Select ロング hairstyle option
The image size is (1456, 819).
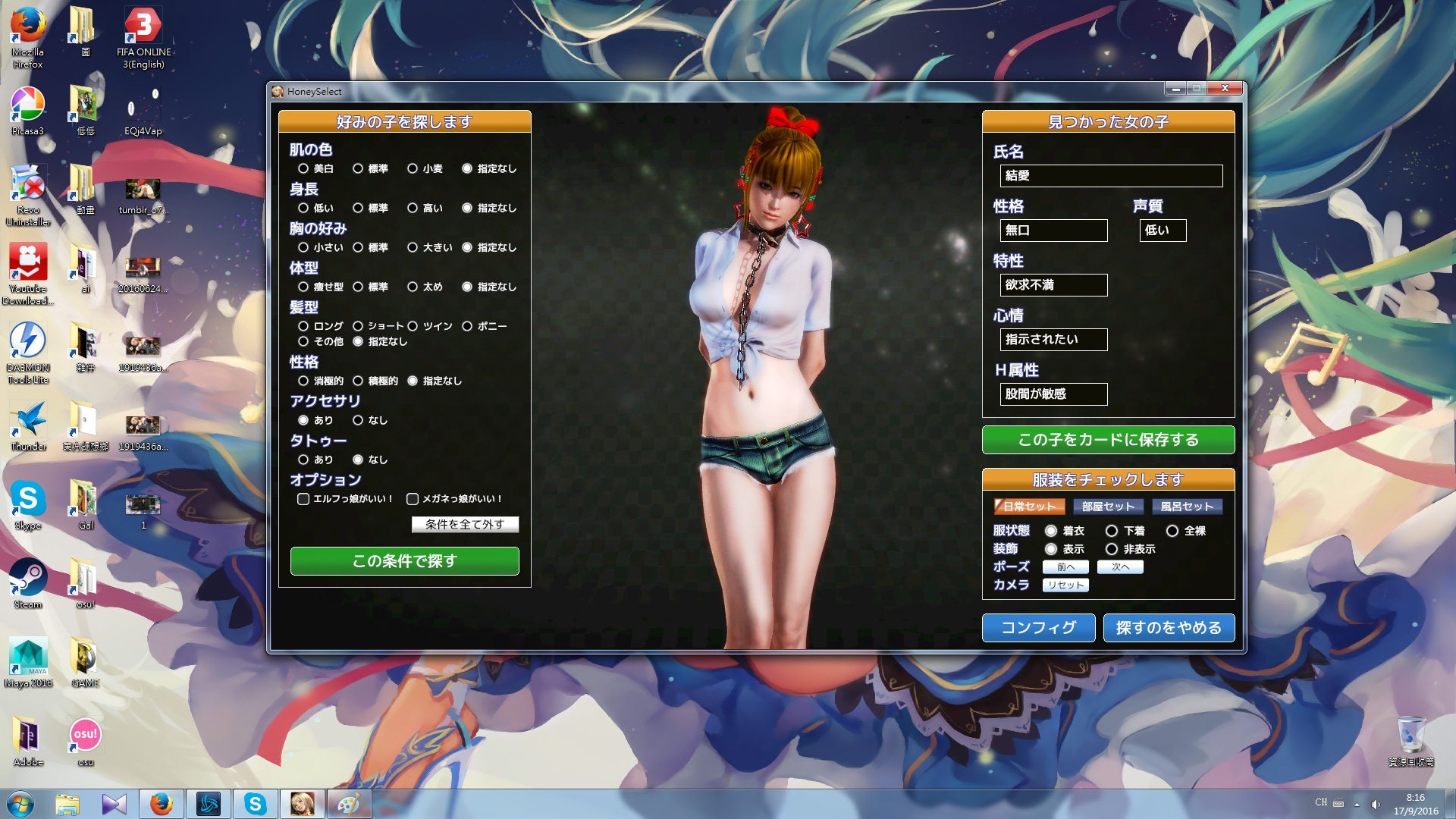[303, 326]
